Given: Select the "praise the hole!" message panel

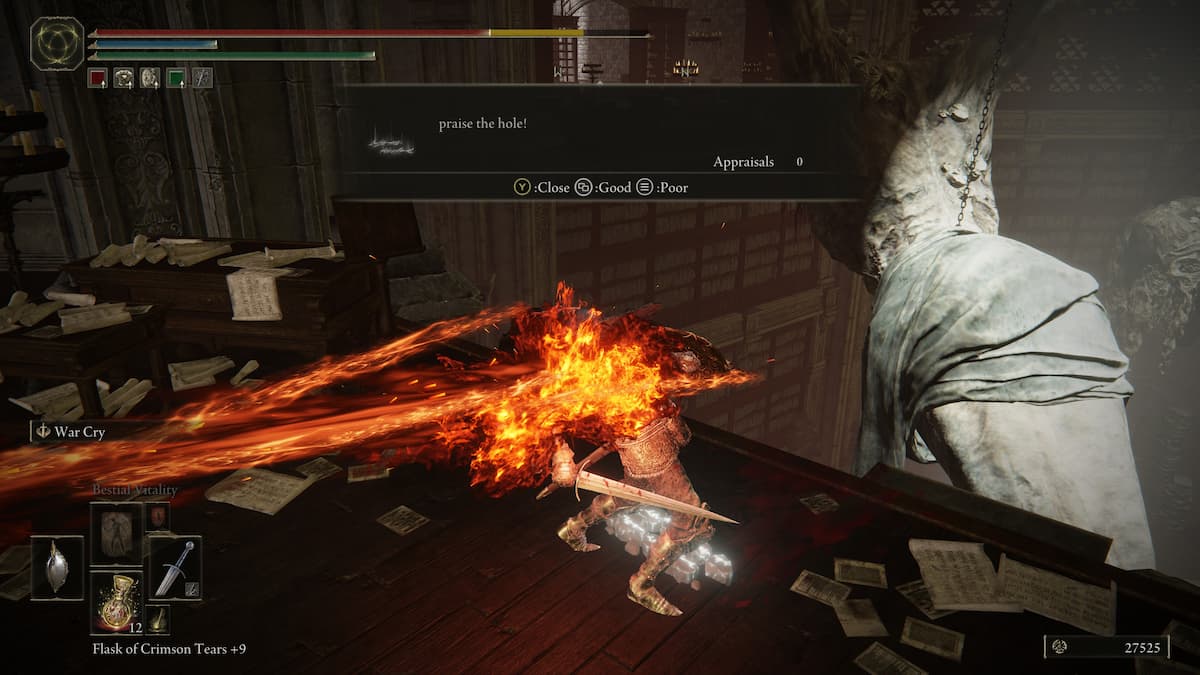Looking at the screenshot, I should 600,142.
